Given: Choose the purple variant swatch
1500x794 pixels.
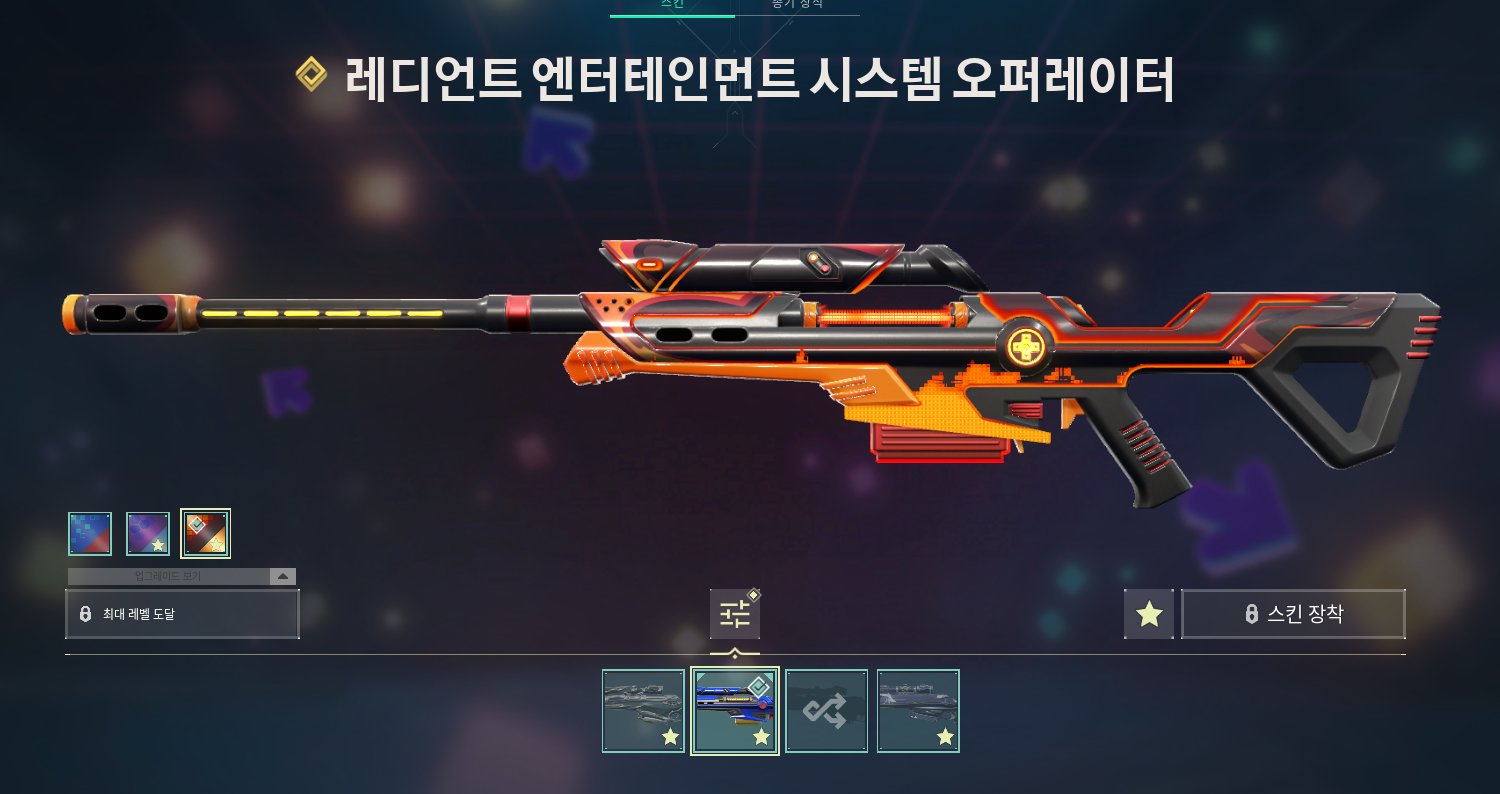Looking at the screenshot, I should pyautogui.click(x=148, y=534).
